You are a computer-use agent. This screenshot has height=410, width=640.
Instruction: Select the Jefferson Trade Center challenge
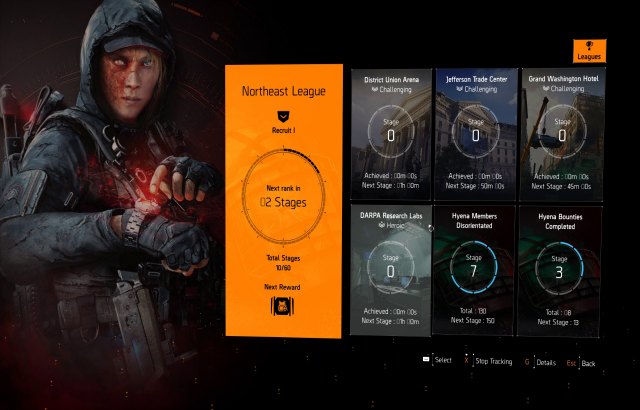(x=475, y=132)
